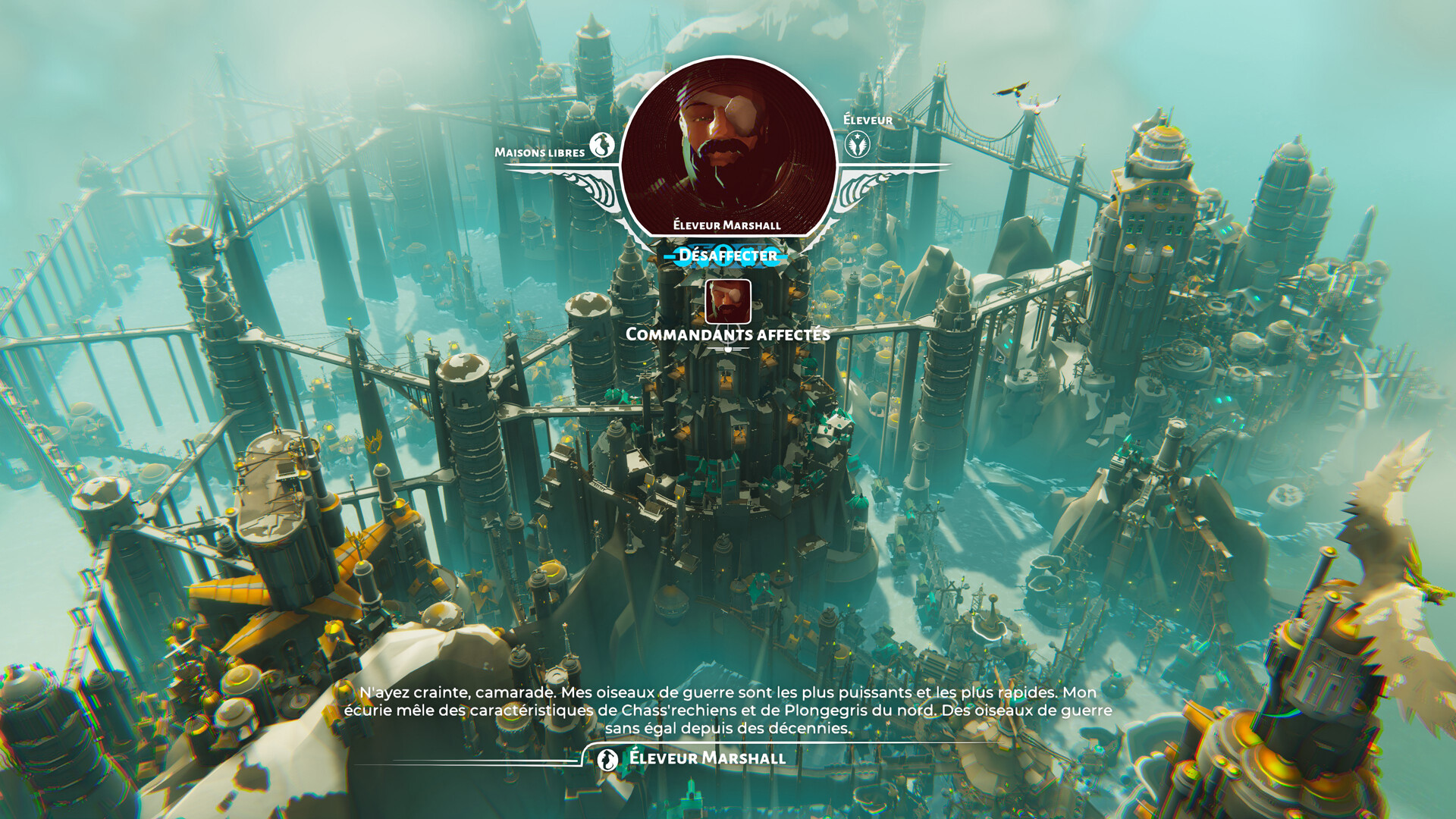This screenshot has height=819, width=1456.
Task: Click the Maisons Libres faction icon
Action: point(603,145)
